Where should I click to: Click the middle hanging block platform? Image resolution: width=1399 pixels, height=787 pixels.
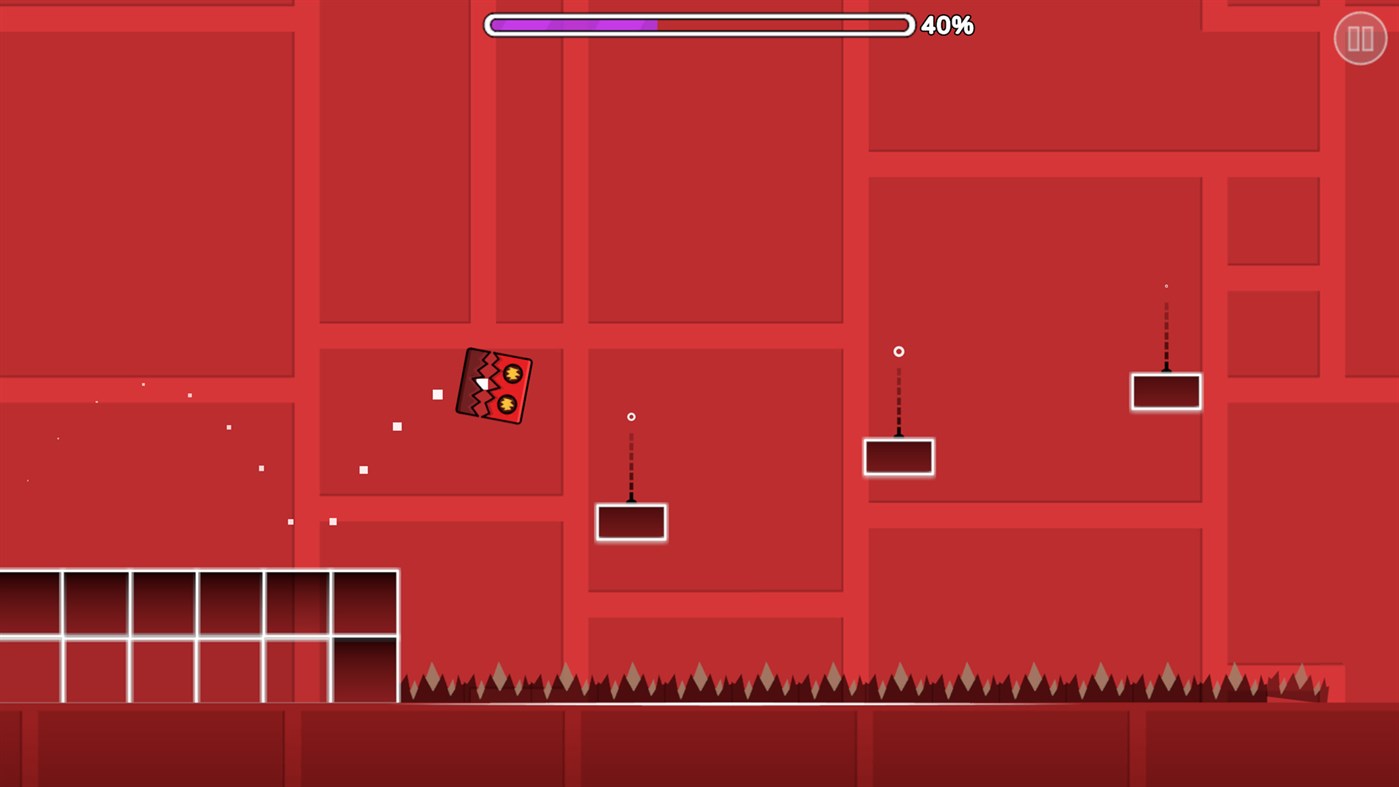(897, 457)
